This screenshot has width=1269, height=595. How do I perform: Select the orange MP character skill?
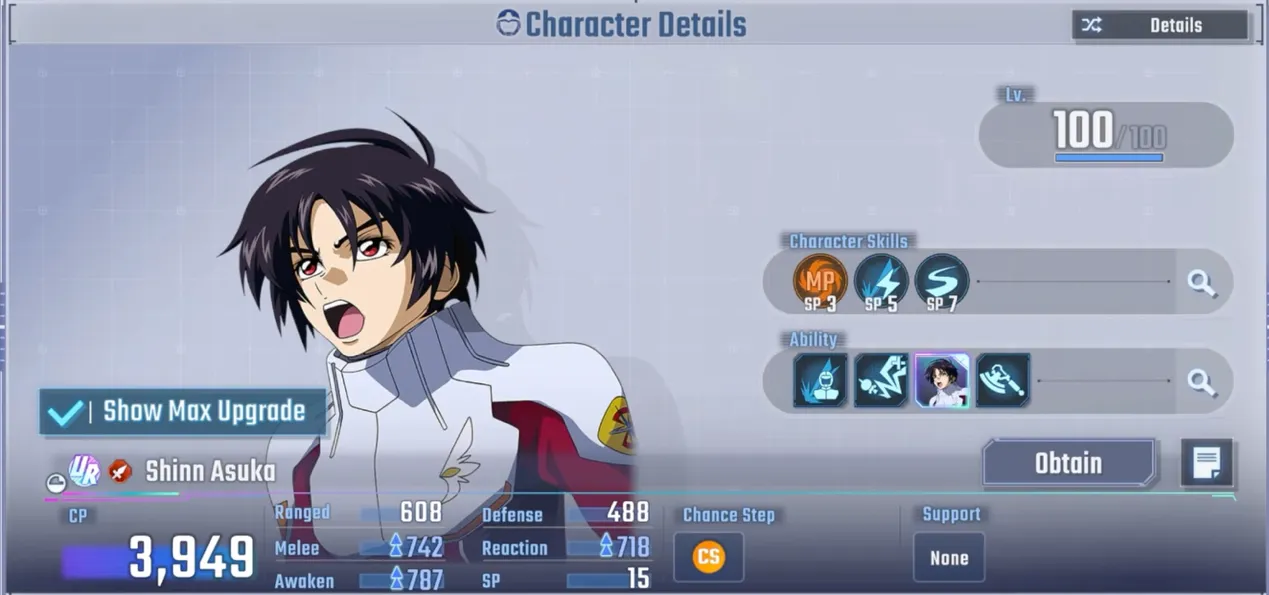pyautogui.click(x=819, y=281)
